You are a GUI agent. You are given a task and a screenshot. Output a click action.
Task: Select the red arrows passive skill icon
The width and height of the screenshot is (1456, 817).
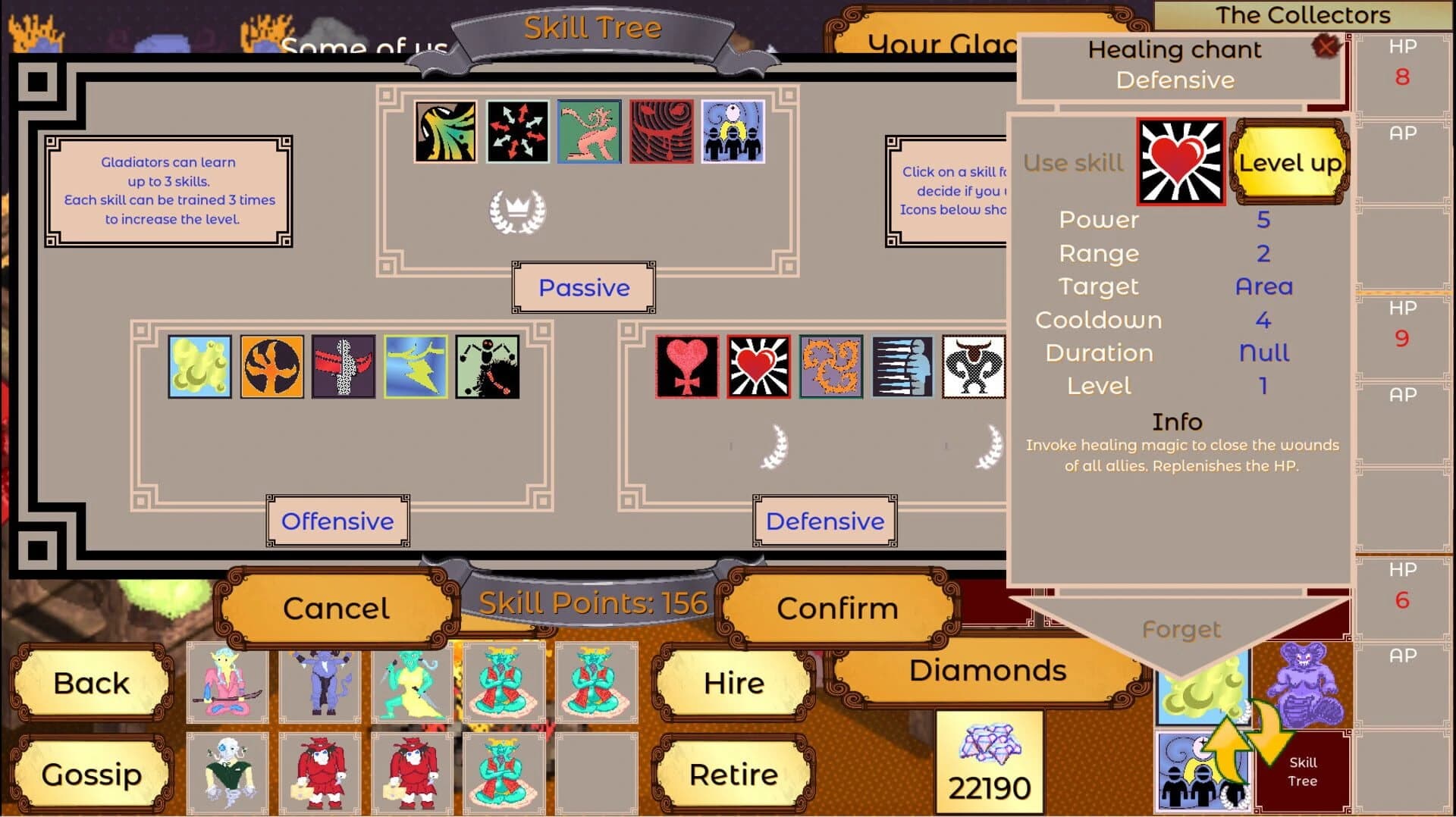(516, 130)
